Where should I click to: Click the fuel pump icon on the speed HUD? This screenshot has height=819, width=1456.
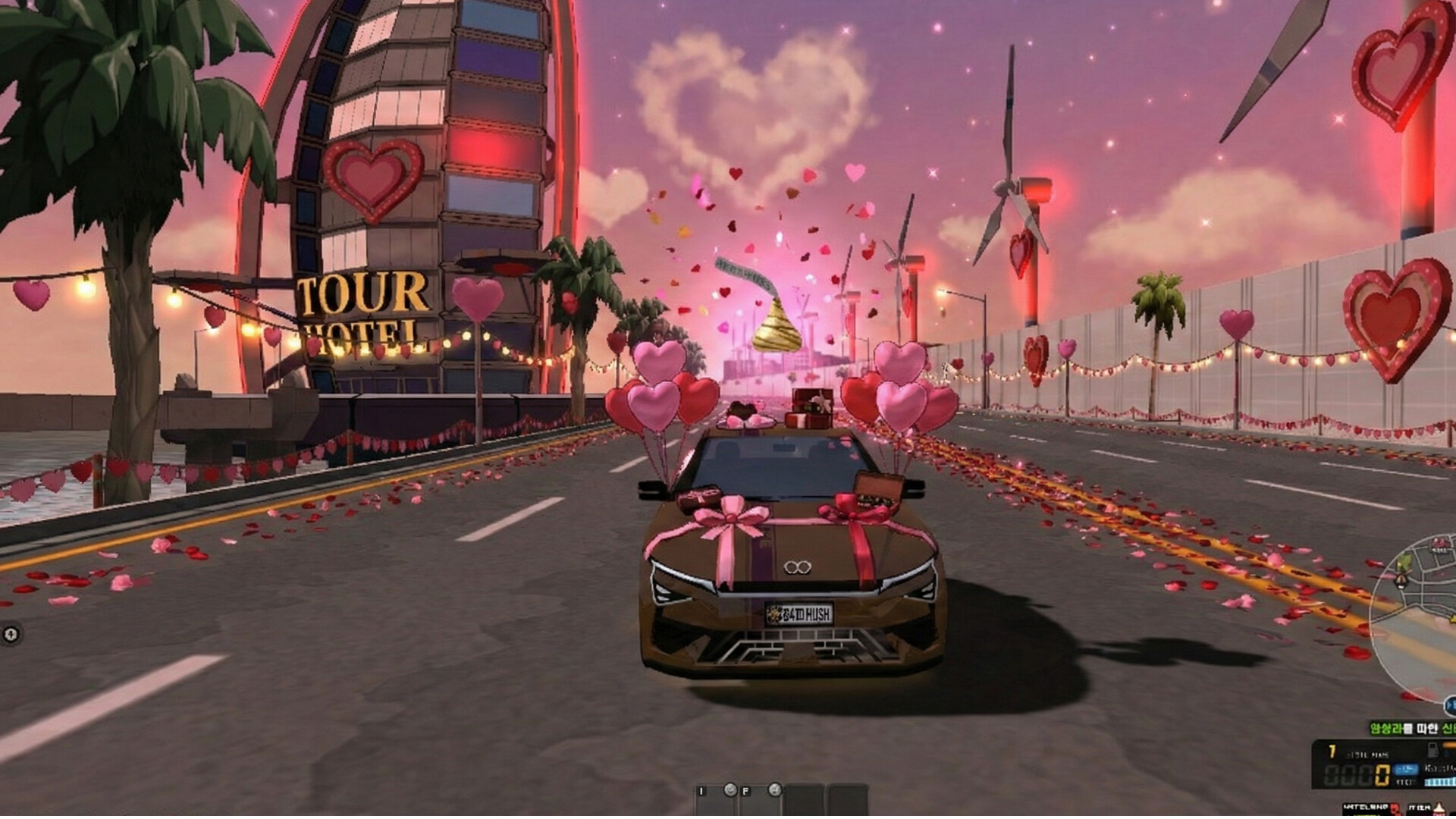(1432, 750)
